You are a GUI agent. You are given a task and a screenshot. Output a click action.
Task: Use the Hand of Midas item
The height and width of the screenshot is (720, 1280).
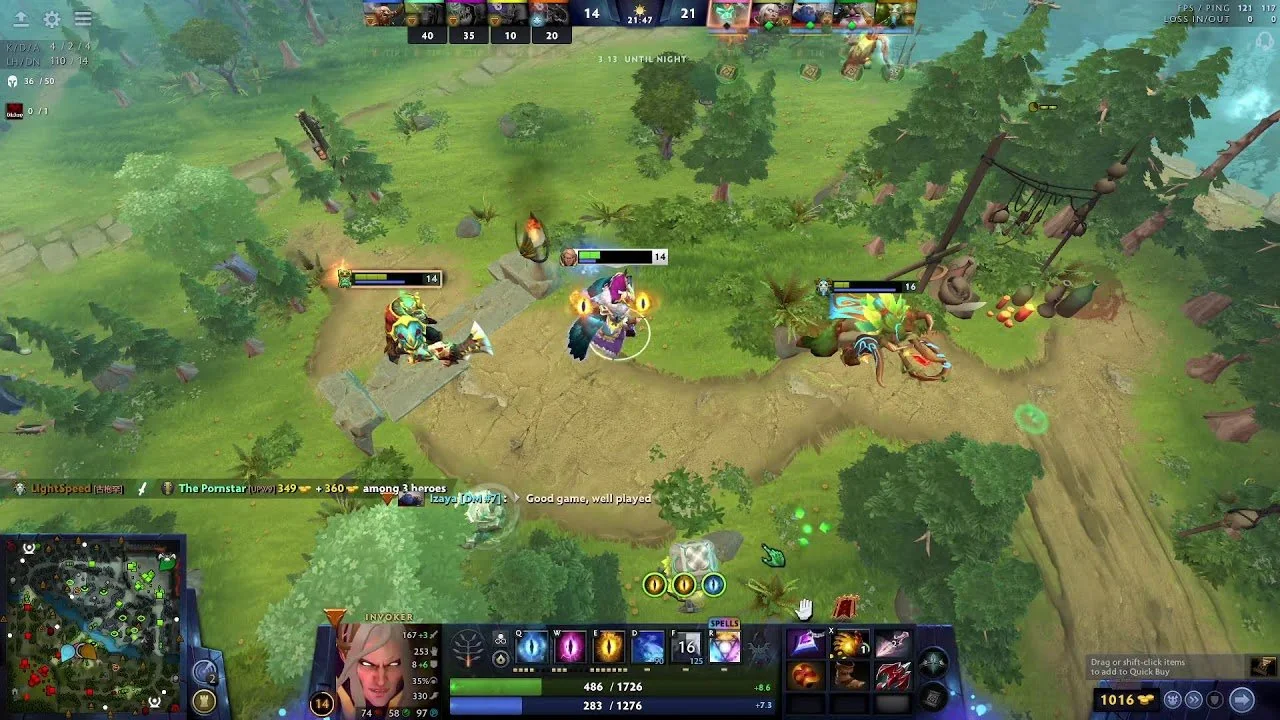tap(847, 642)
